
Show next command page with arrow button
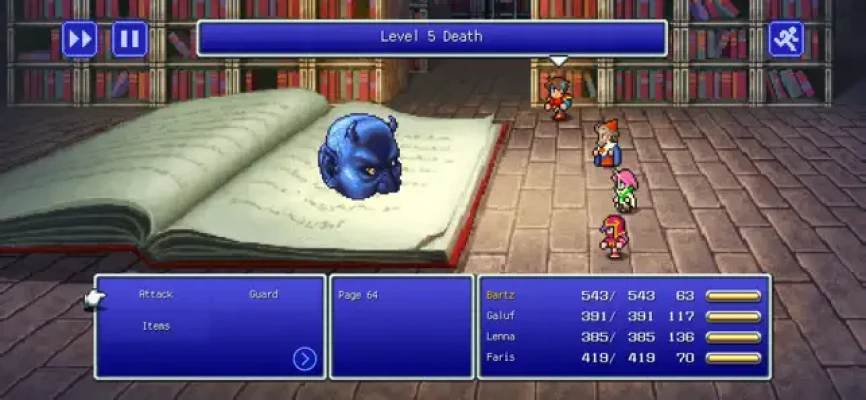[x=305, y=359]
